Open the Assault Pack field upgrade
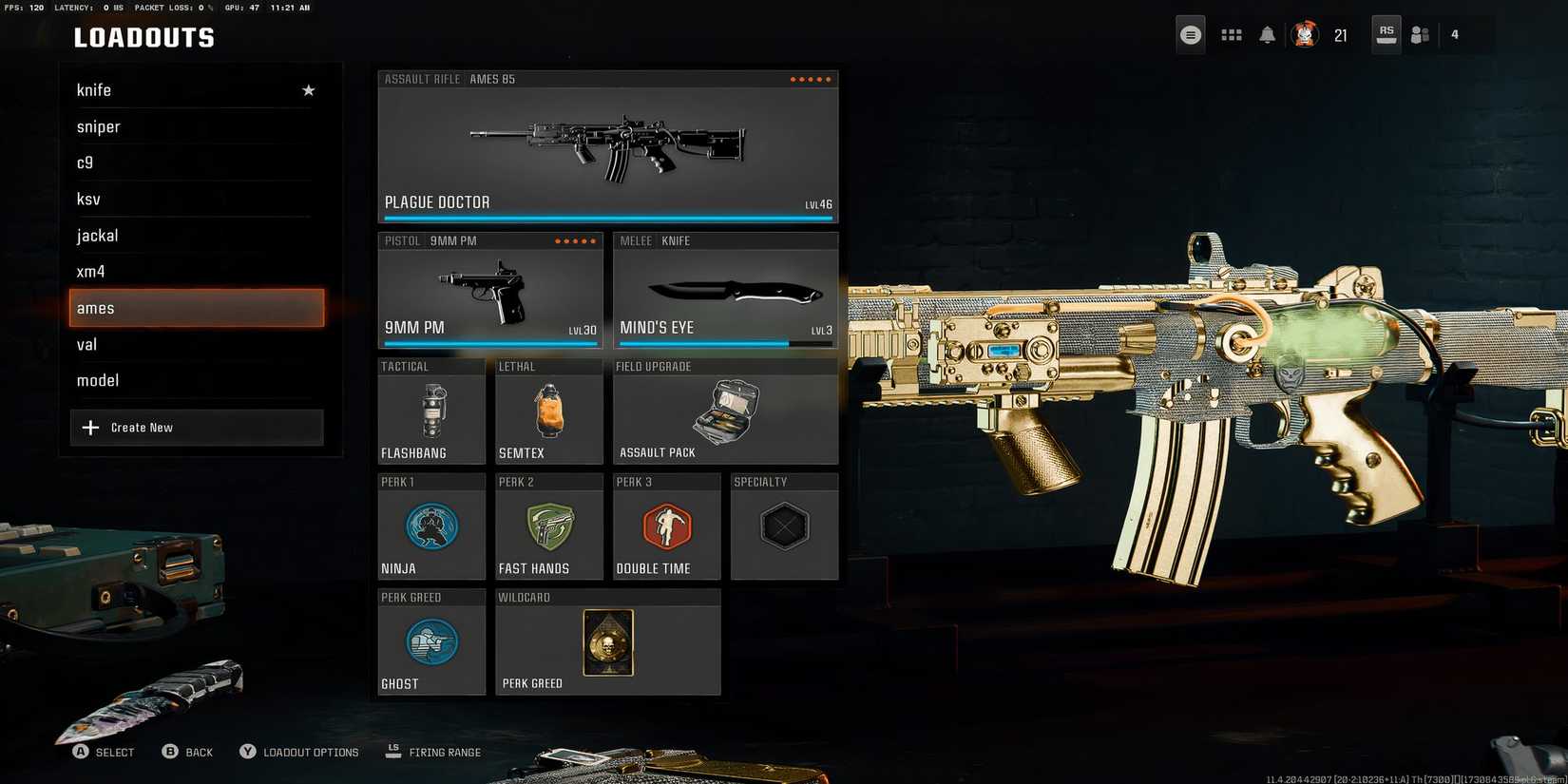Viewport: 1568px width, 784px height. [725, 411]
